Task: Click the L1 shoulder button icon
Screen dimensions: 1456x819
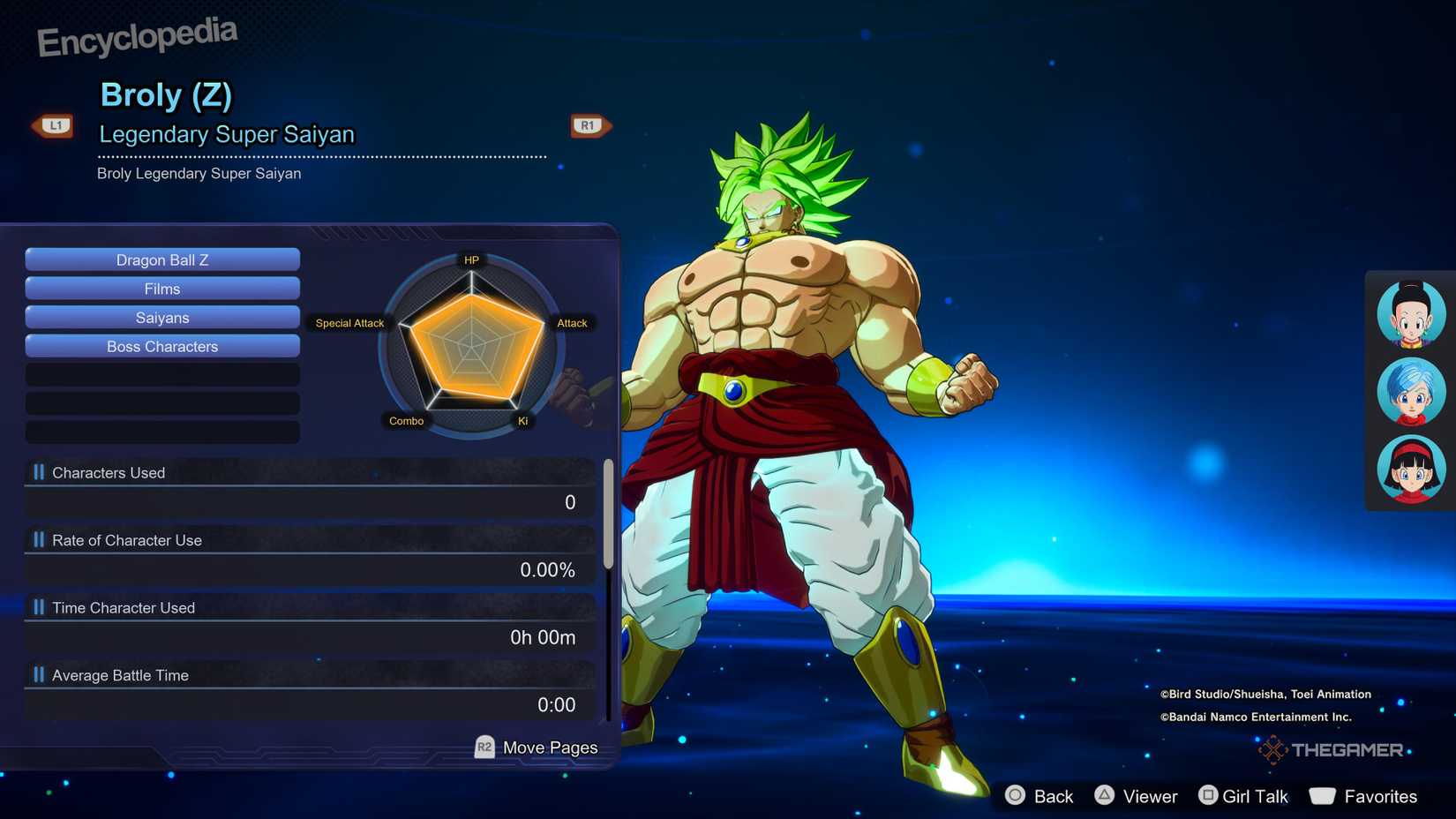Action: (x=53, y=125)
